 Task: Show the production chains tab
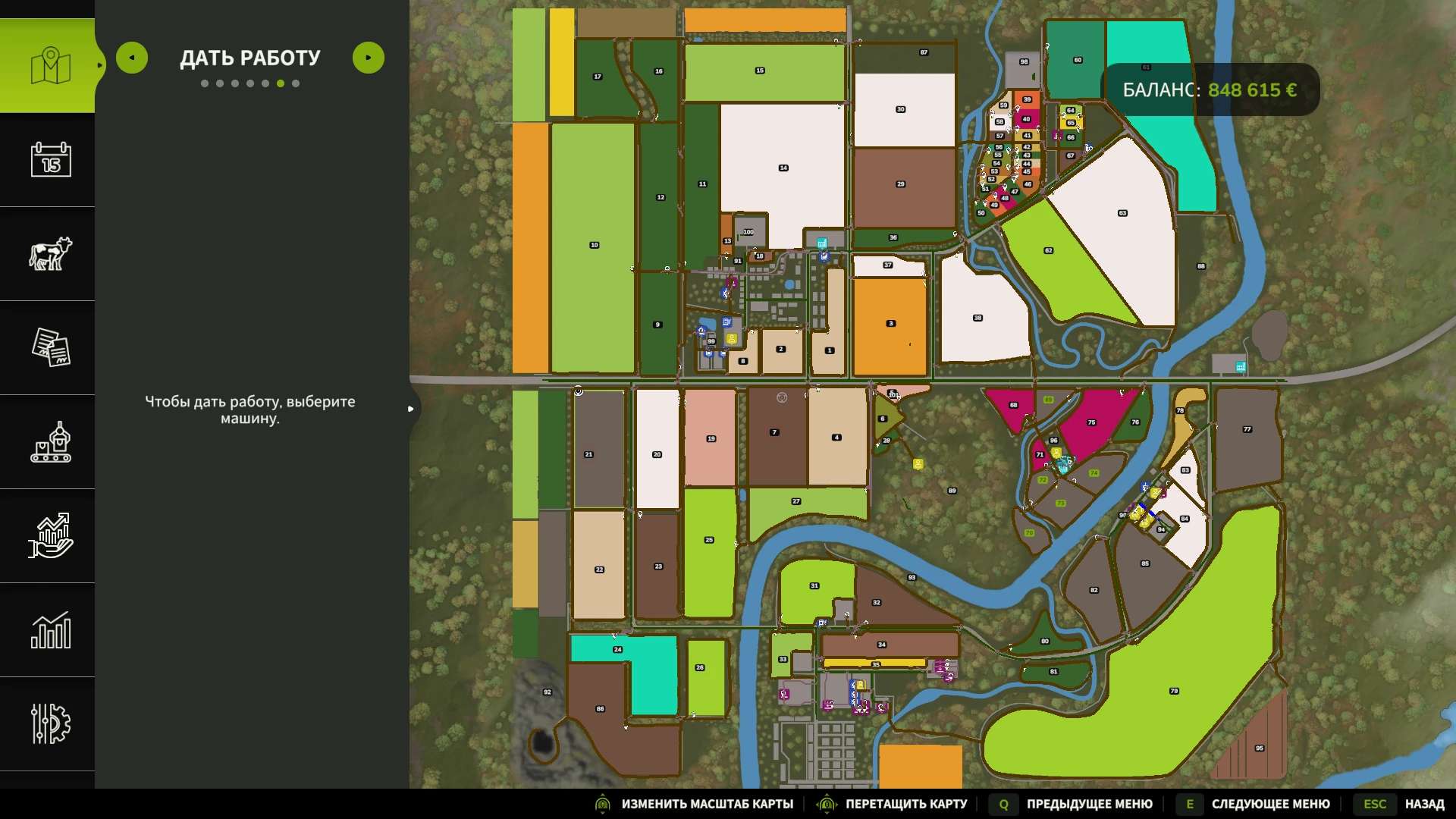pos(50,441)
